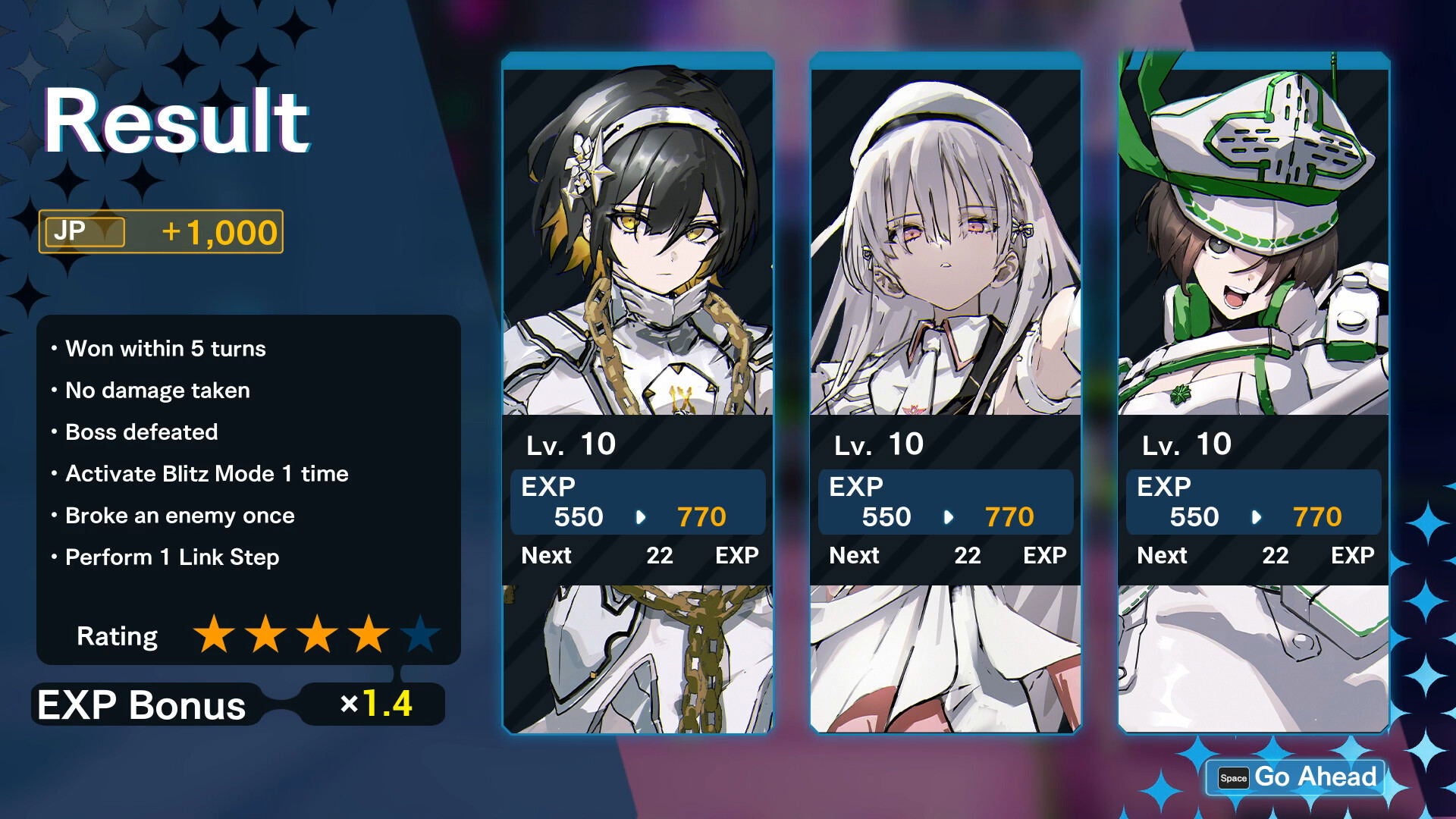1456x819 pixels.
Task: Select the EXP Bonus ×1.4 label
Action: point(375,705)
